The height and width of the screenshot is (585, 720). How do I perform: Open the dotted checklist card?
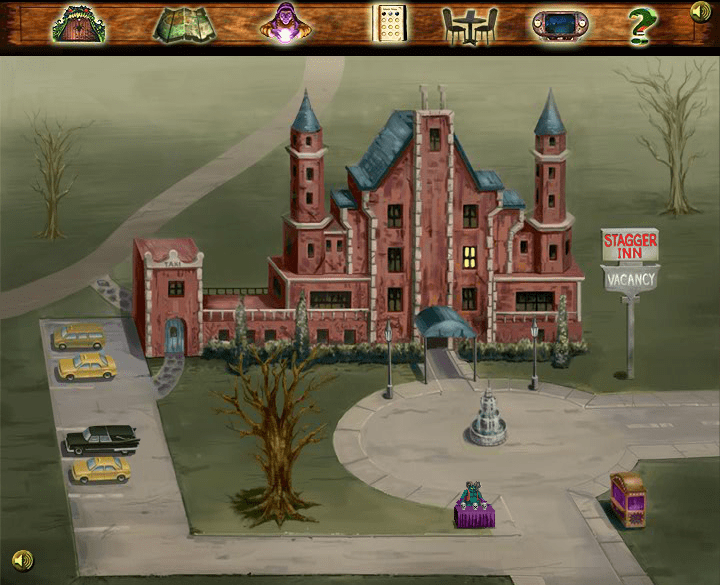click(x=389, y=23)
